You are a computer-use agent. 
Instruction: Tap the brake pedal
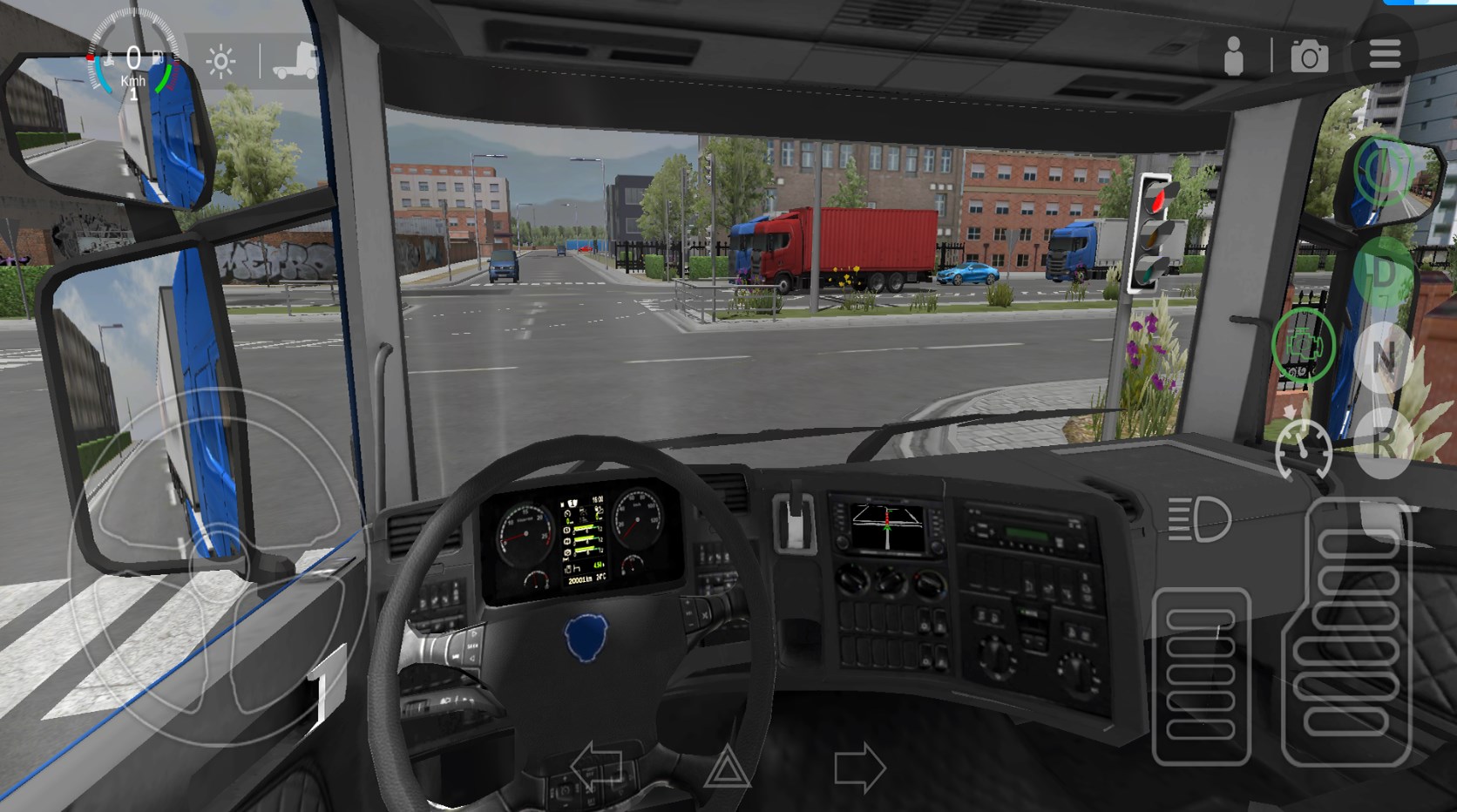click(1201, 675)
